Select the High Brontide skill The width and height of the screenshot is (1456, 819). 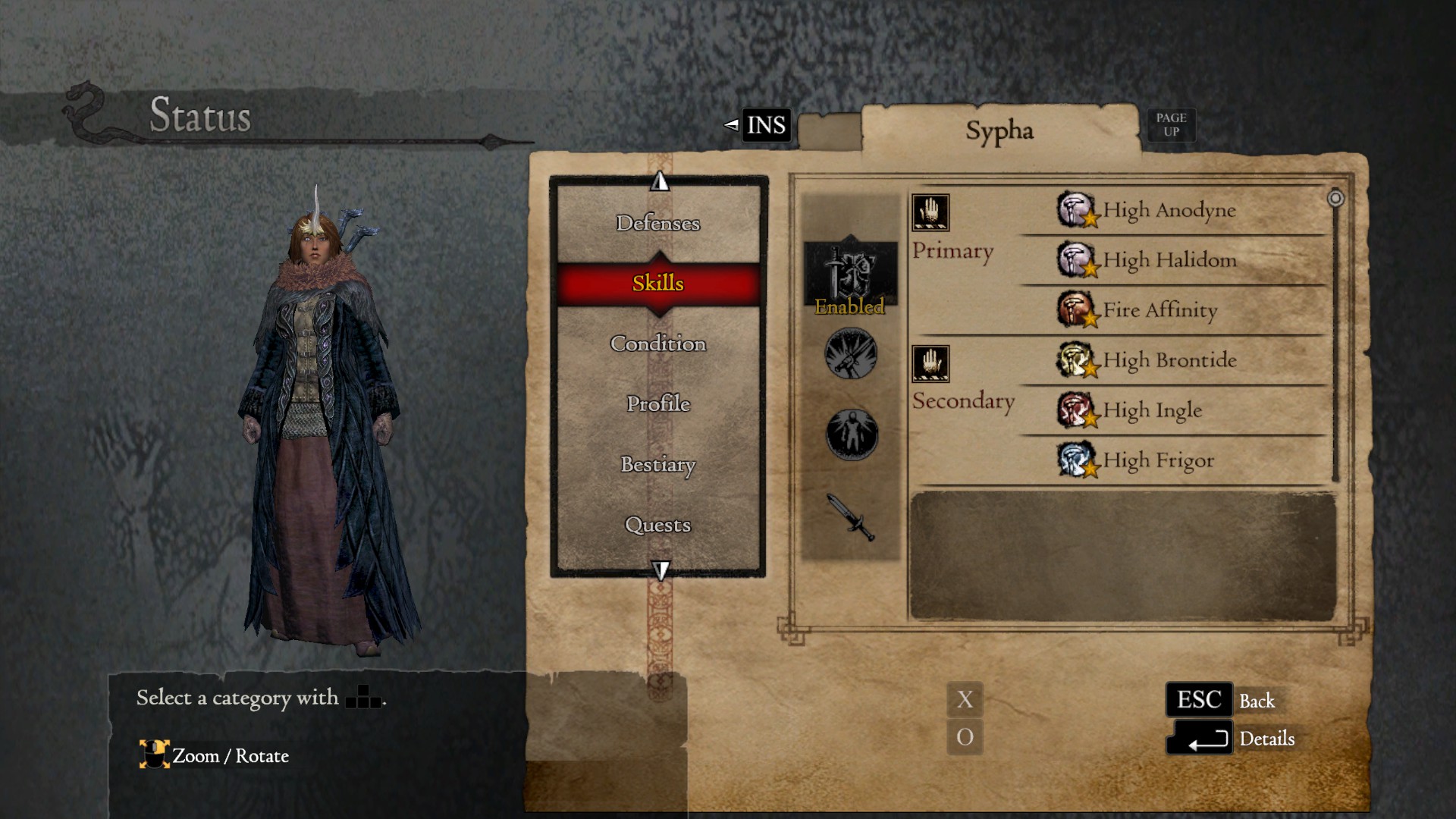coord(1169,360)
